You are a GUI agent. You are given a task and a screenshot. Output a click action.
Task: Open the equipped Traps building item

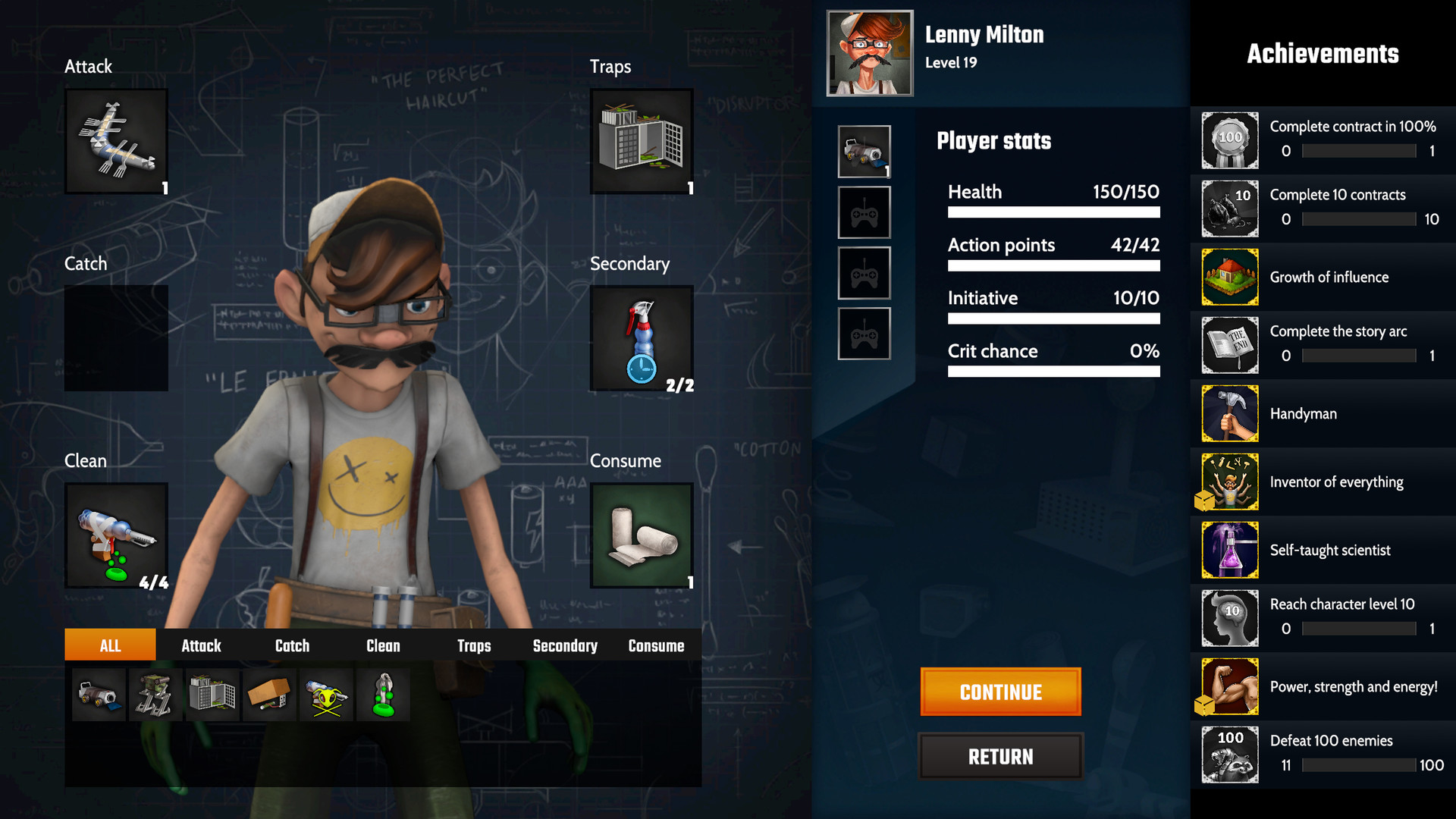(x=641, y=140)
